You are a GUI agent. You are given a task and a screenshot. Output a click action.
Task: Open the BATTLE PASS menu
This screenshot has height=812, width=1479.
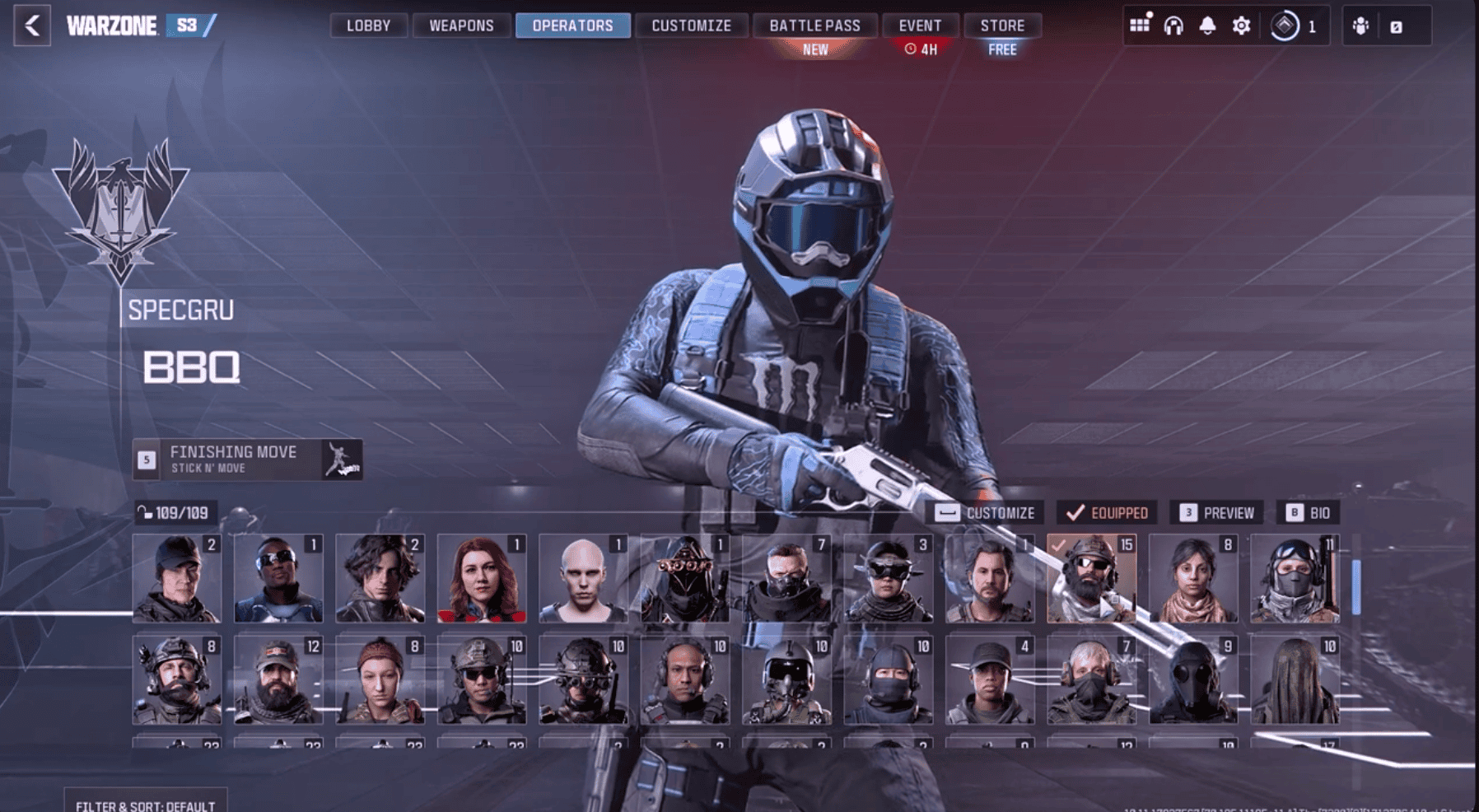pyautogui.click(x=814, y=26)
